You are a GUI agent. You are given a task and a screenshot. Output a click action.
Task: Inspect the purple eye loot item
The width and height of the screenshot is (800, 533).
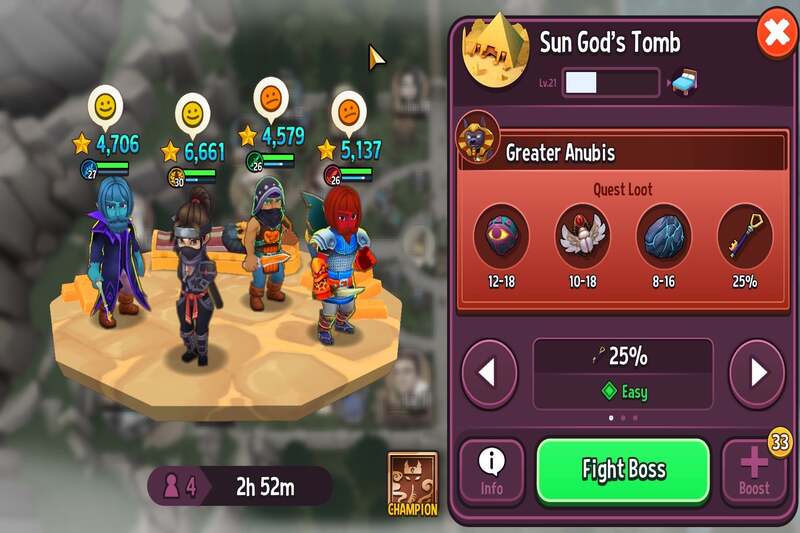pos(501,237)
